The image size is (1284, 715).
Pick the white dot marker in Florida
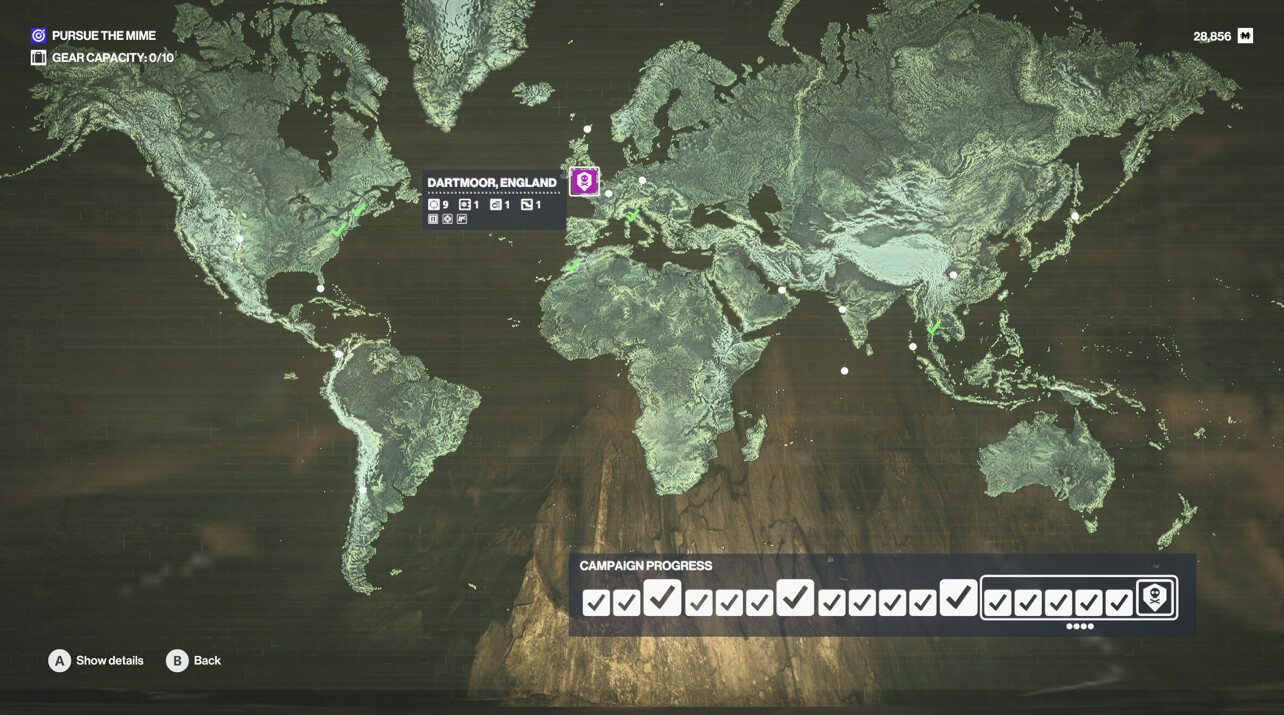tap(320, 289)
